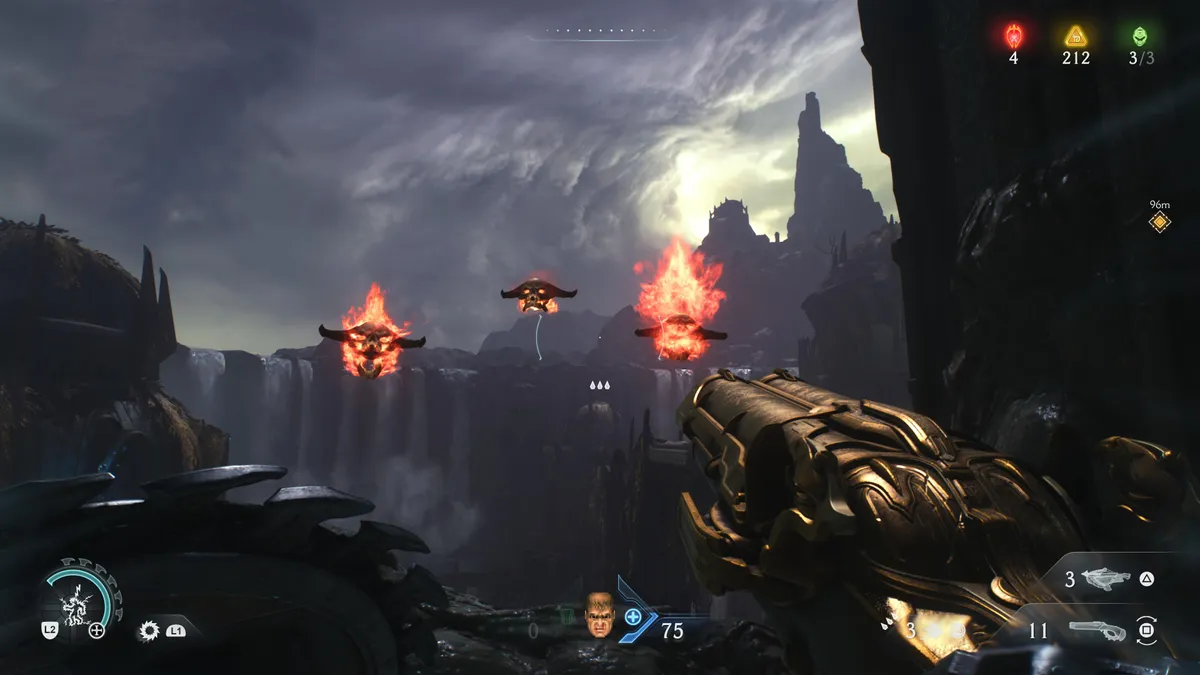Activate the electrified shield ability dial
1200x675 pixels.
[82, 601]
